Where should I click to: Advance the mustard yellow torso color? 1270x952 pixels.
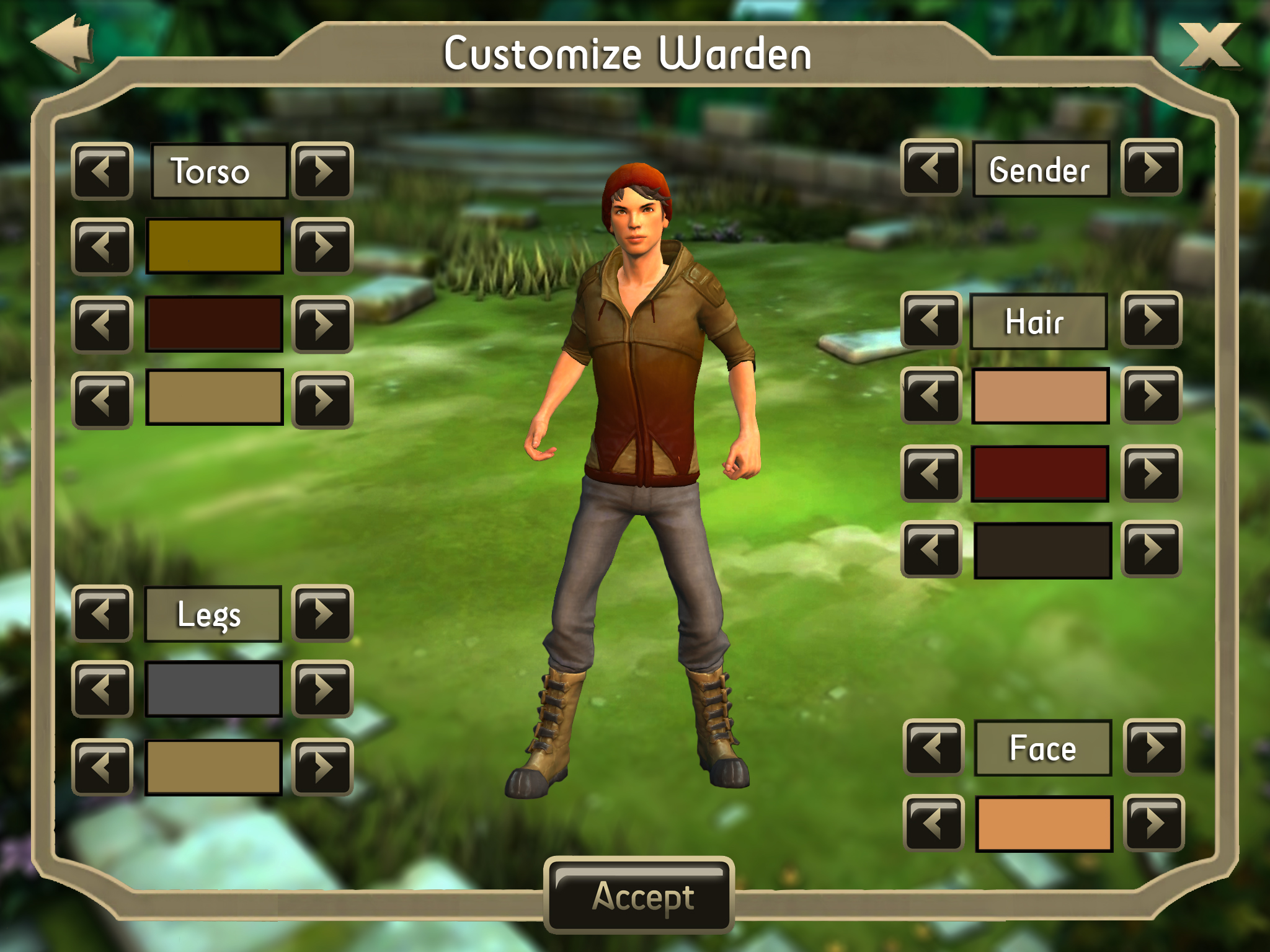(x=322, y=246)
